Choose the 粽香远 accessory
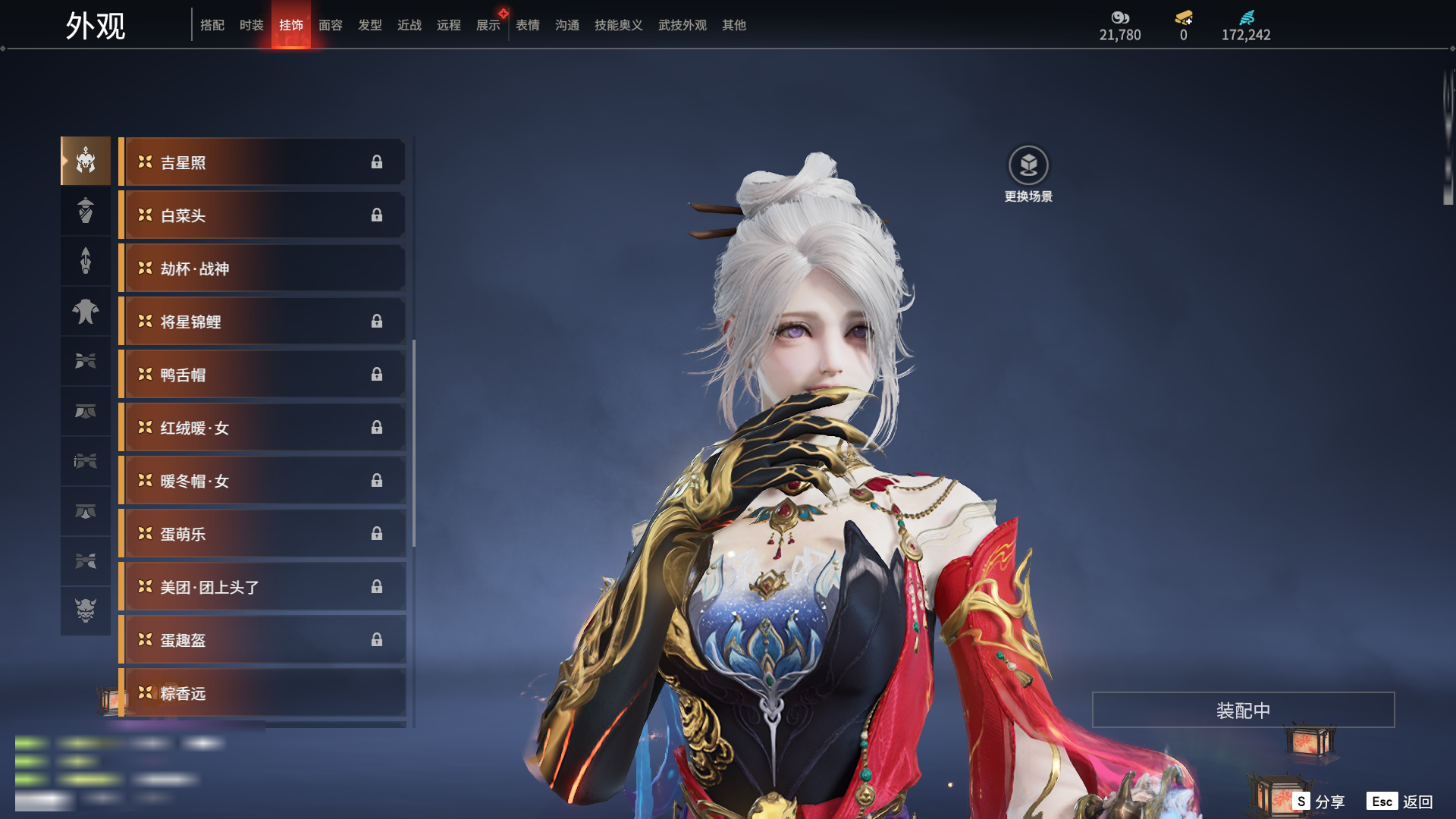 262,693
